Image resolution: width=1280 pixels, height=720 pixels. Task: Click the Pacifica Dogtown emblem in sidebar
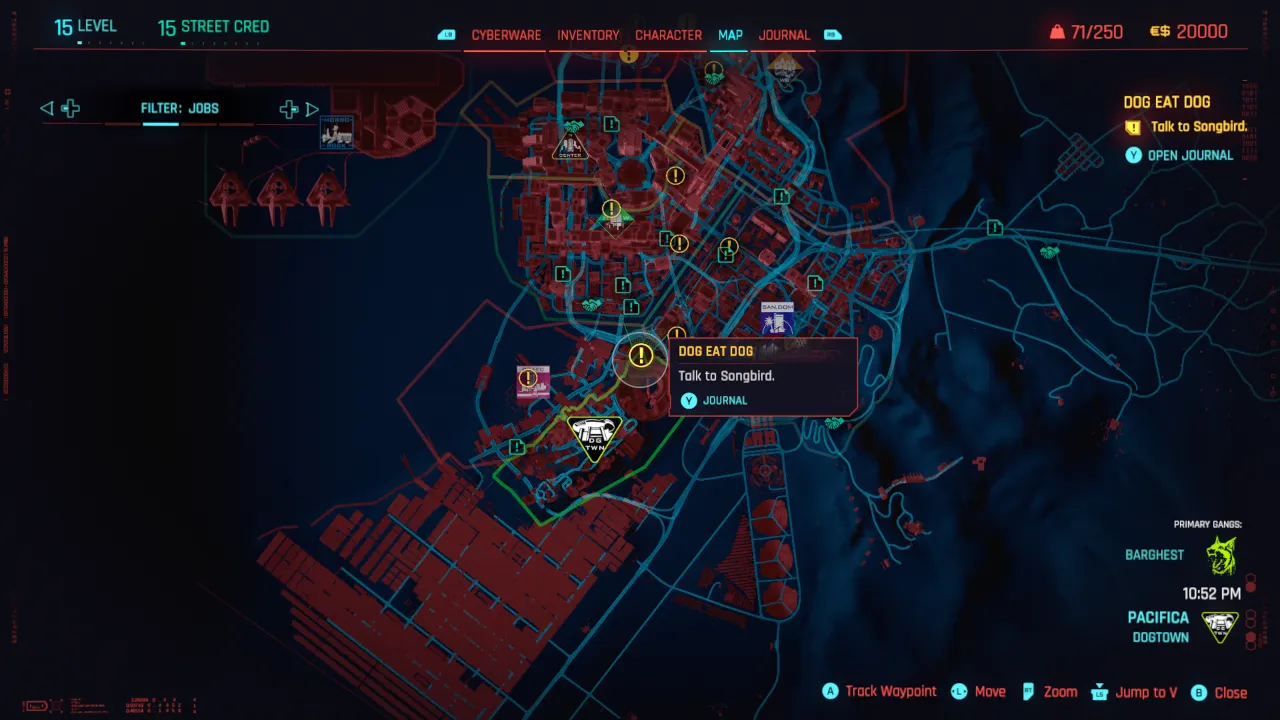1219,624
